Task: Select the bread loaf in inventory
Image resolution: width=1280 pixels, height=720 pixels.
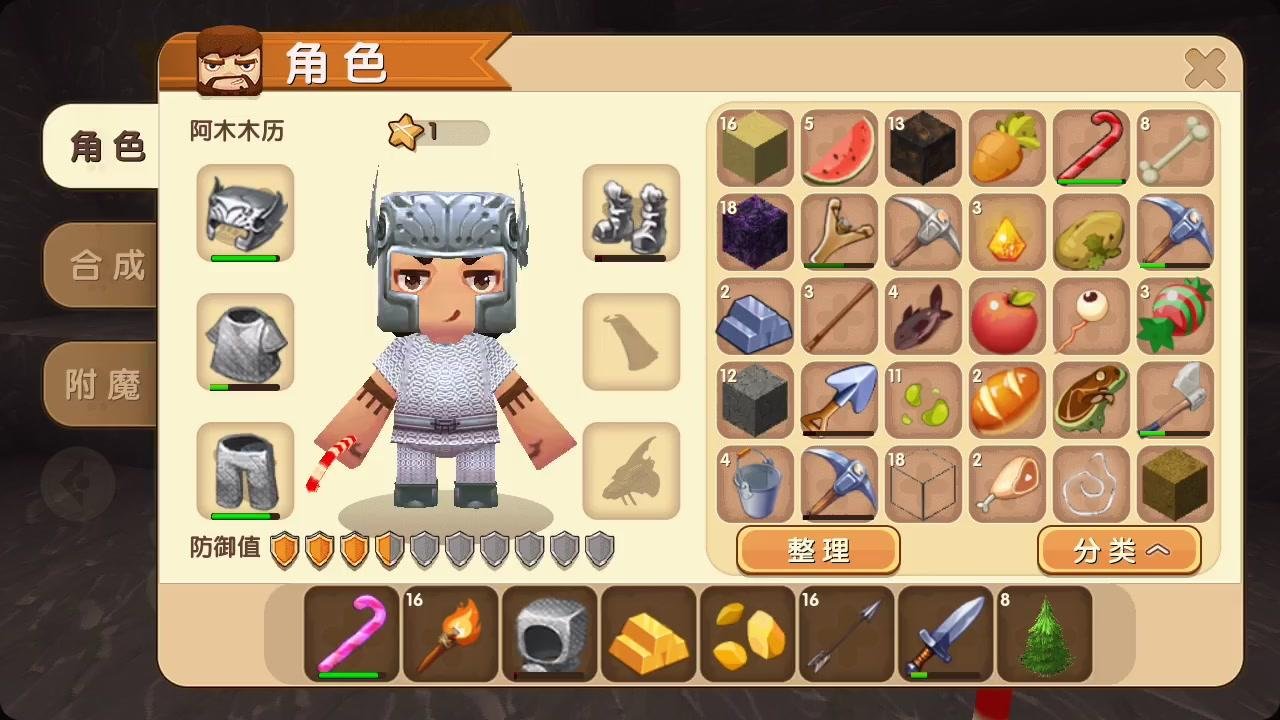Action: (x=1007, y=402)
